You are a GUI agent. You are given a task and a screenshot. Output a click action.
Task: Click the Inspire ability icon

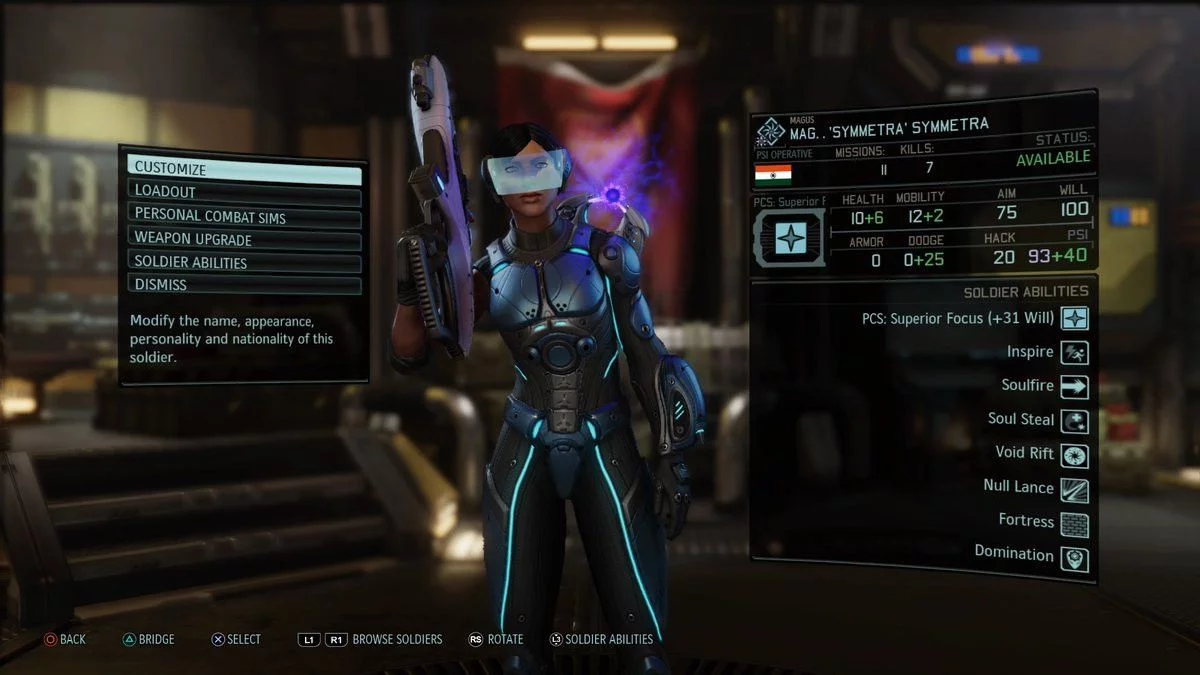[1075, 353]
